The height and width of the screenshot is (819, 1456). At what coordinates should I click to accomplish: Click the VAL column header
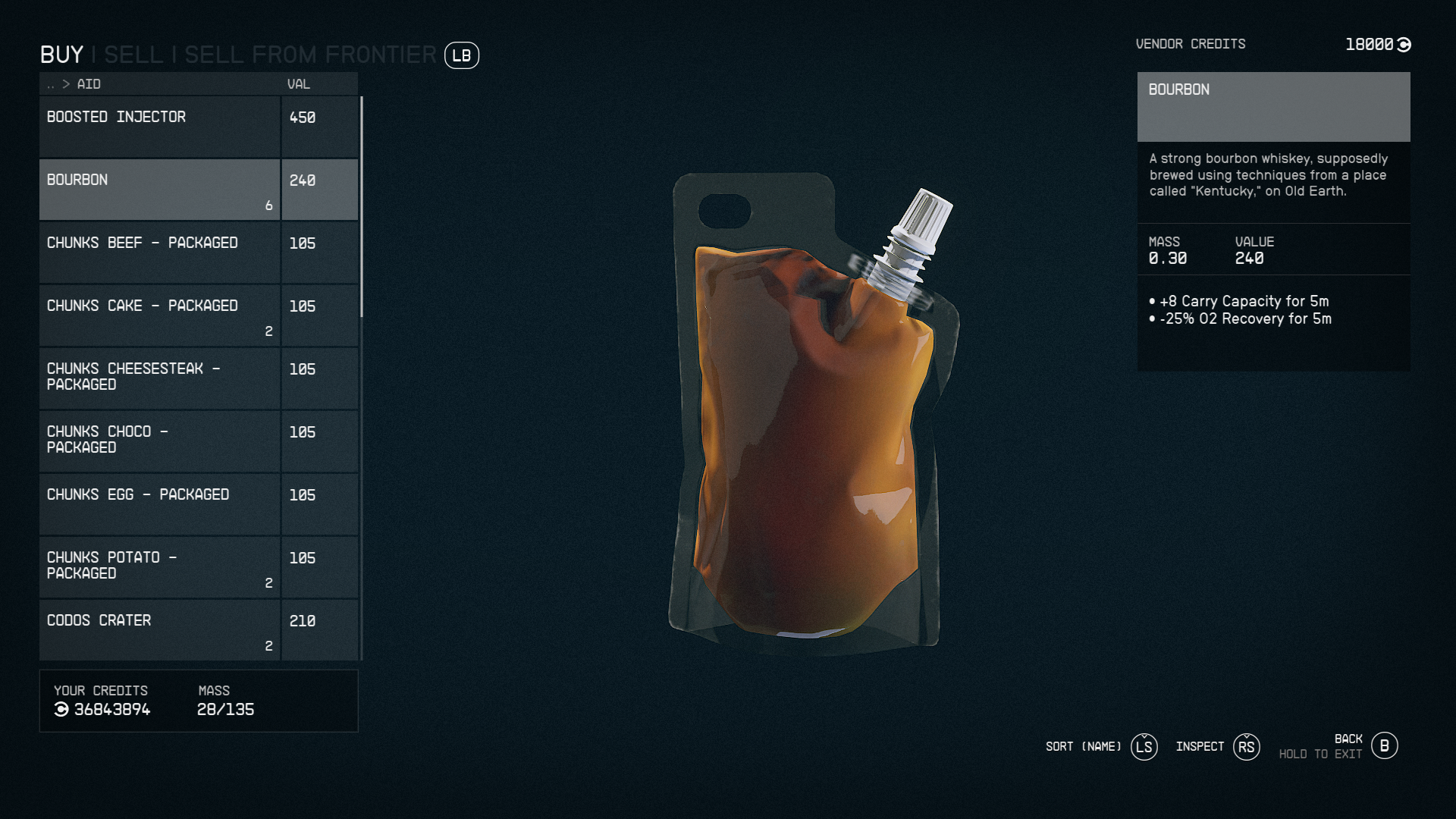(x=298, y=84)
